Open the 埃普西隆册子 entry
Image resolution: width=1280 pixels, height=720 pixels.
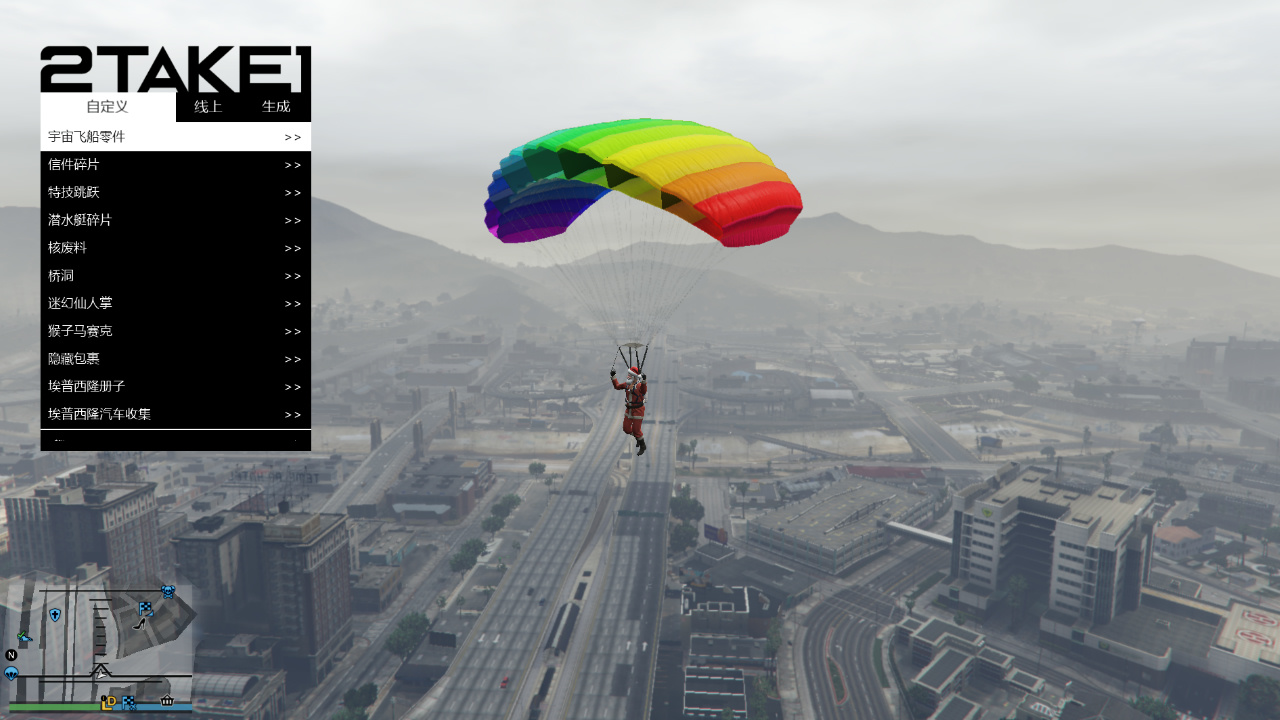175,386
